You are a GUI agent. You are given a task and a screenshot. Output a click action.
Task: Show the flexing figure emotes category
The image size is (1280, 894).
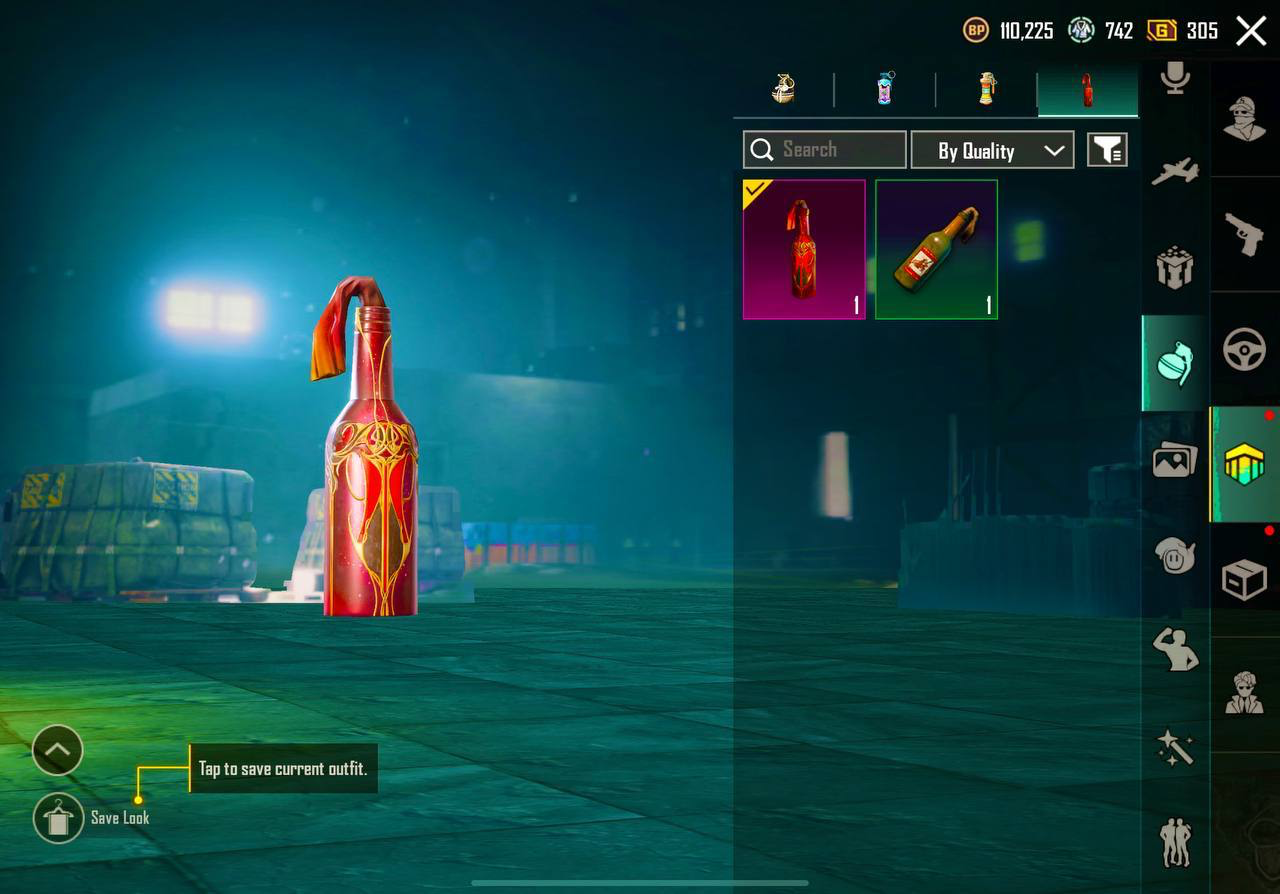(1175, 650)
